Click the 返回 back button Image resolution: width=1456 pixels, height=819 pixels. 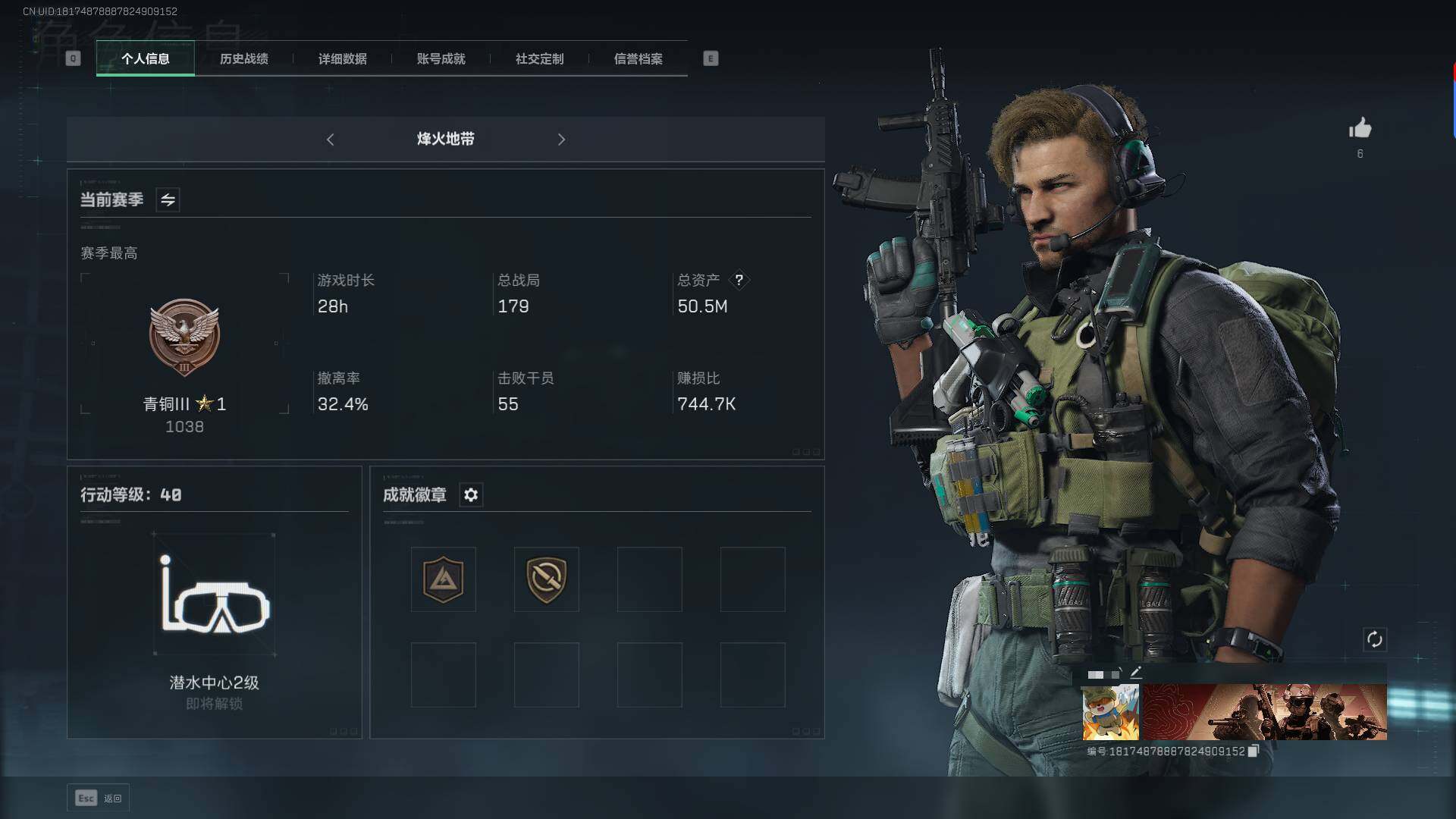click(99, 798)
